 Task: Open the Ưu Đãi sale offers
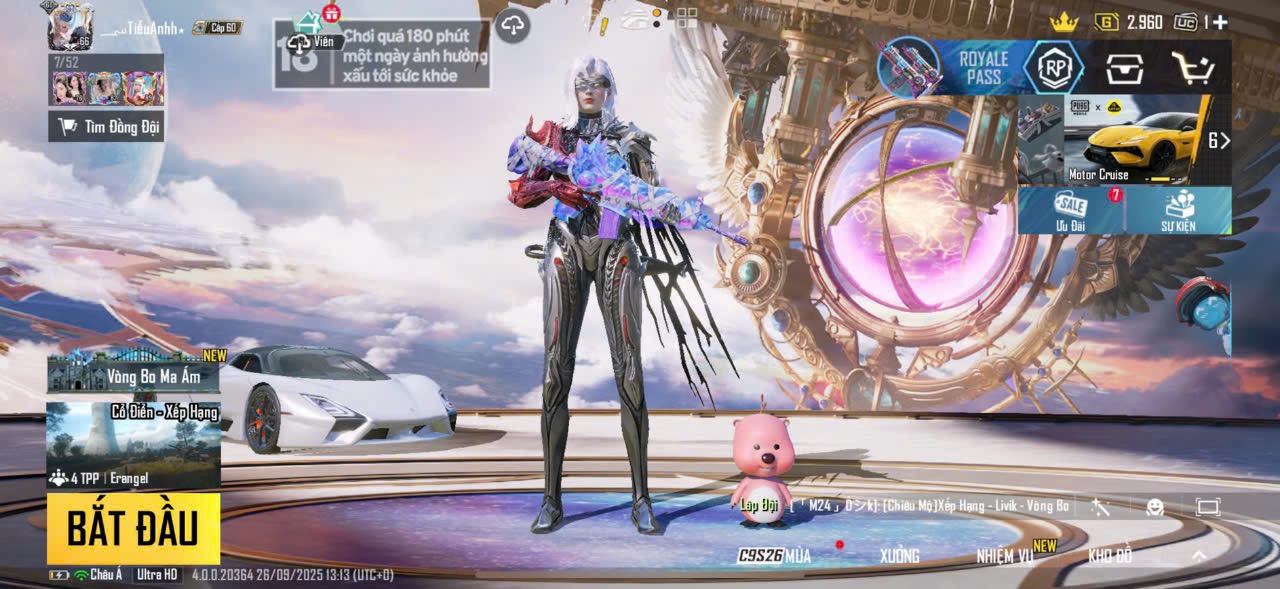1071,210
